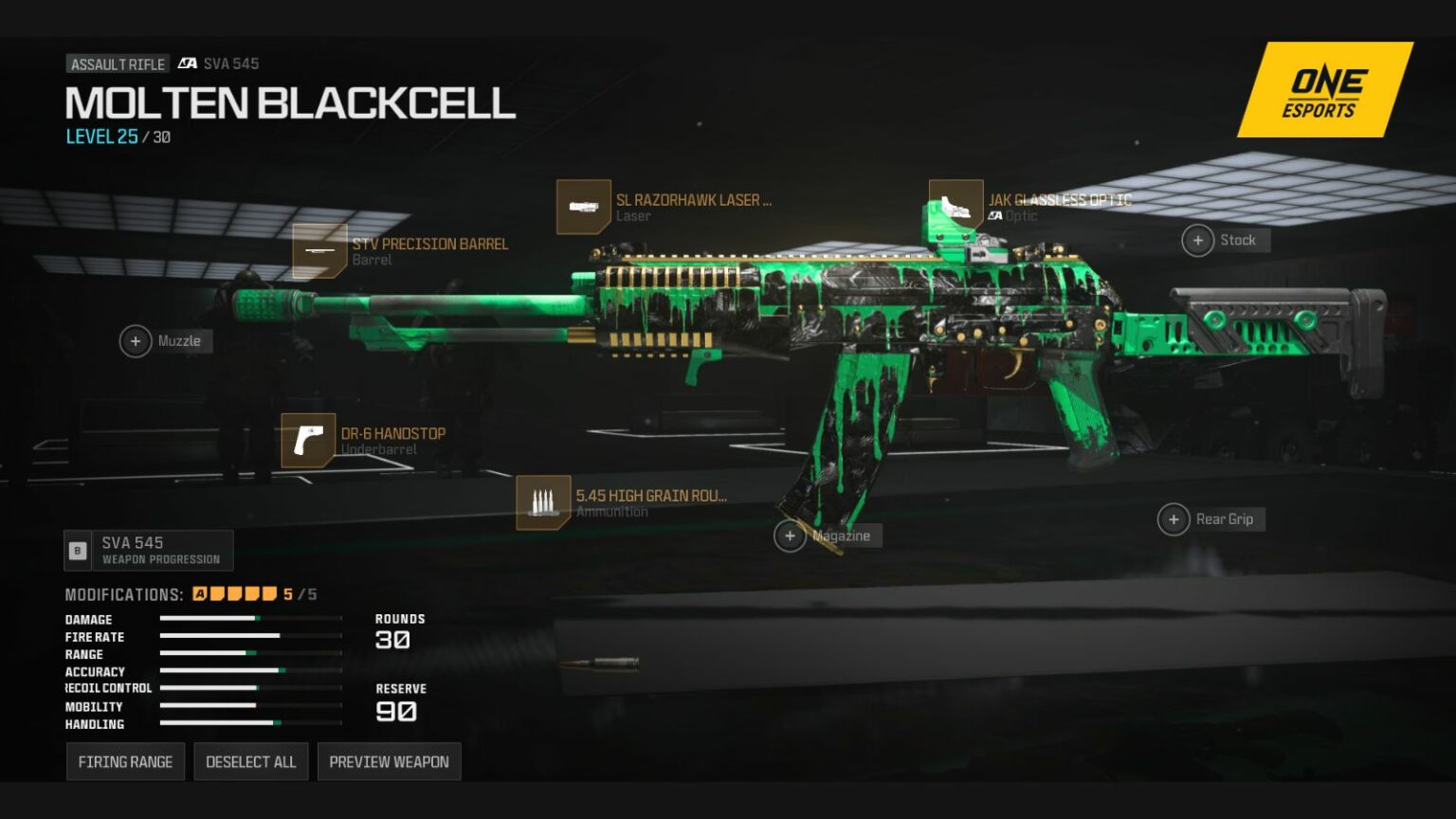The height and width of the screenshot is (819, 1456).
Task: Click the Preview Weapon button
Action: tap(389, 761)
